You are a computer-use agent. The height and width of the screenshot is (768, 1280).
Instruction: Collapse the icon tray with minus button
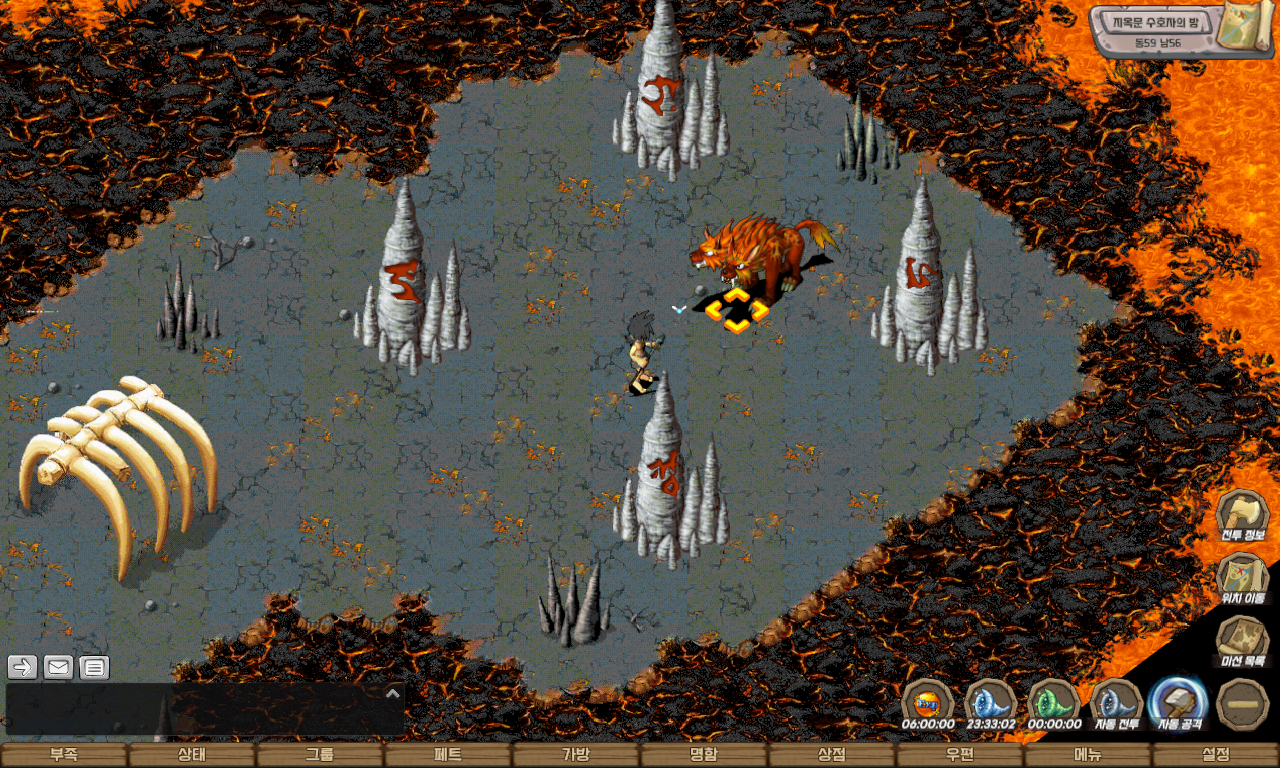[1243, 703]
